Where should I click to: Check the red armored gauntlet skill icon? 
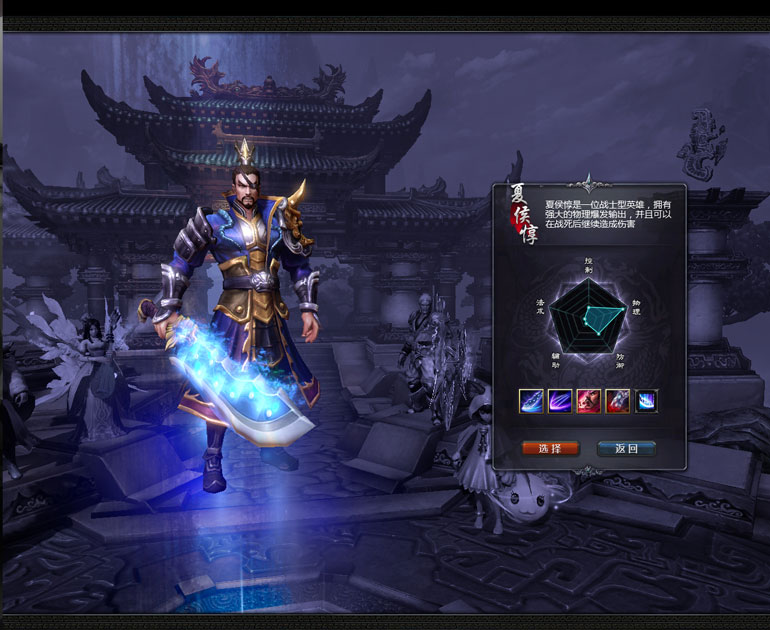click(x=617, y=401)
